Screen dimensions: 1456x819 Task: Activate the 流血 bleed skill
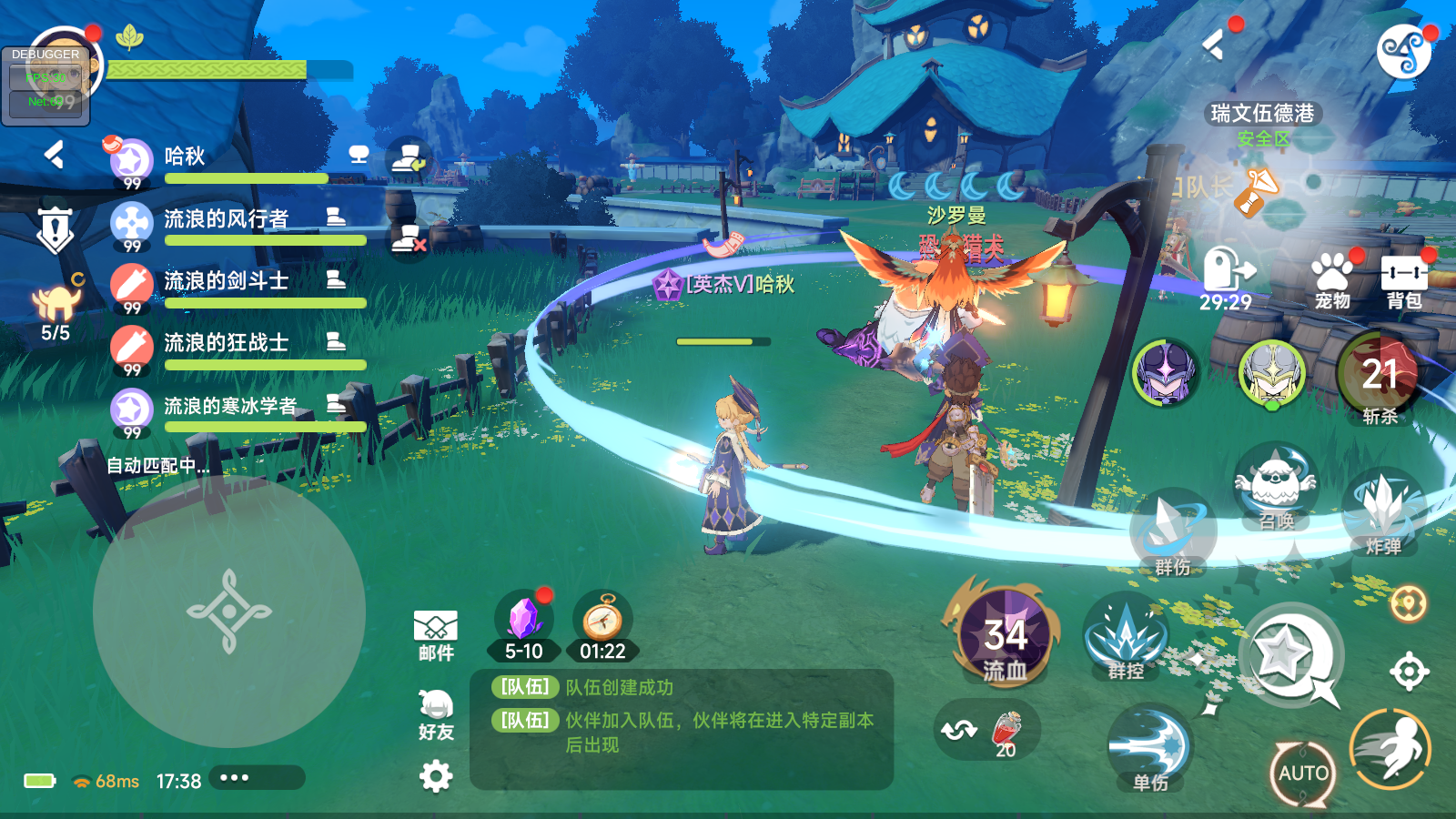1005,634
